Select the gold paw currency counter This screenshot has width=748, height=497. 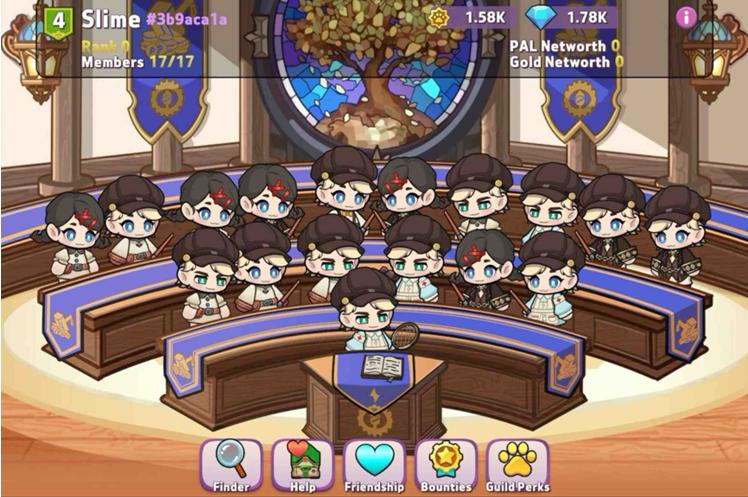472,17
